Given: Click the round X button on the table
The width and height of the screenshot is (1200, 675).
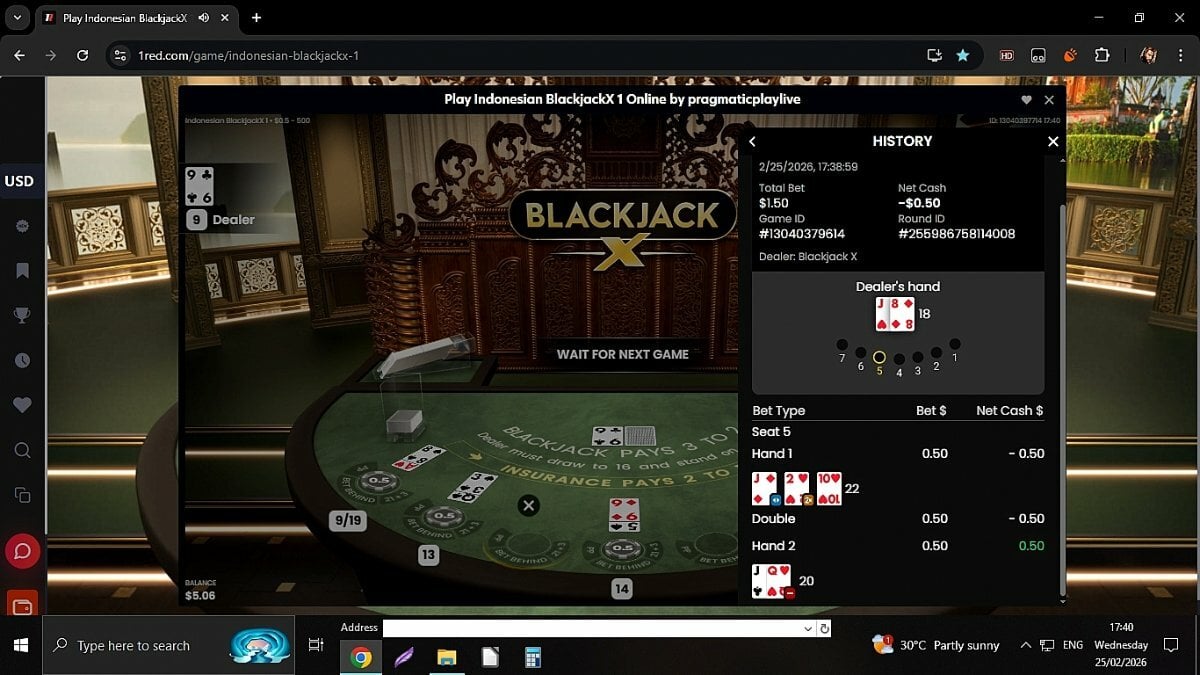Looking at the screenshot, I should click(529, 505).
